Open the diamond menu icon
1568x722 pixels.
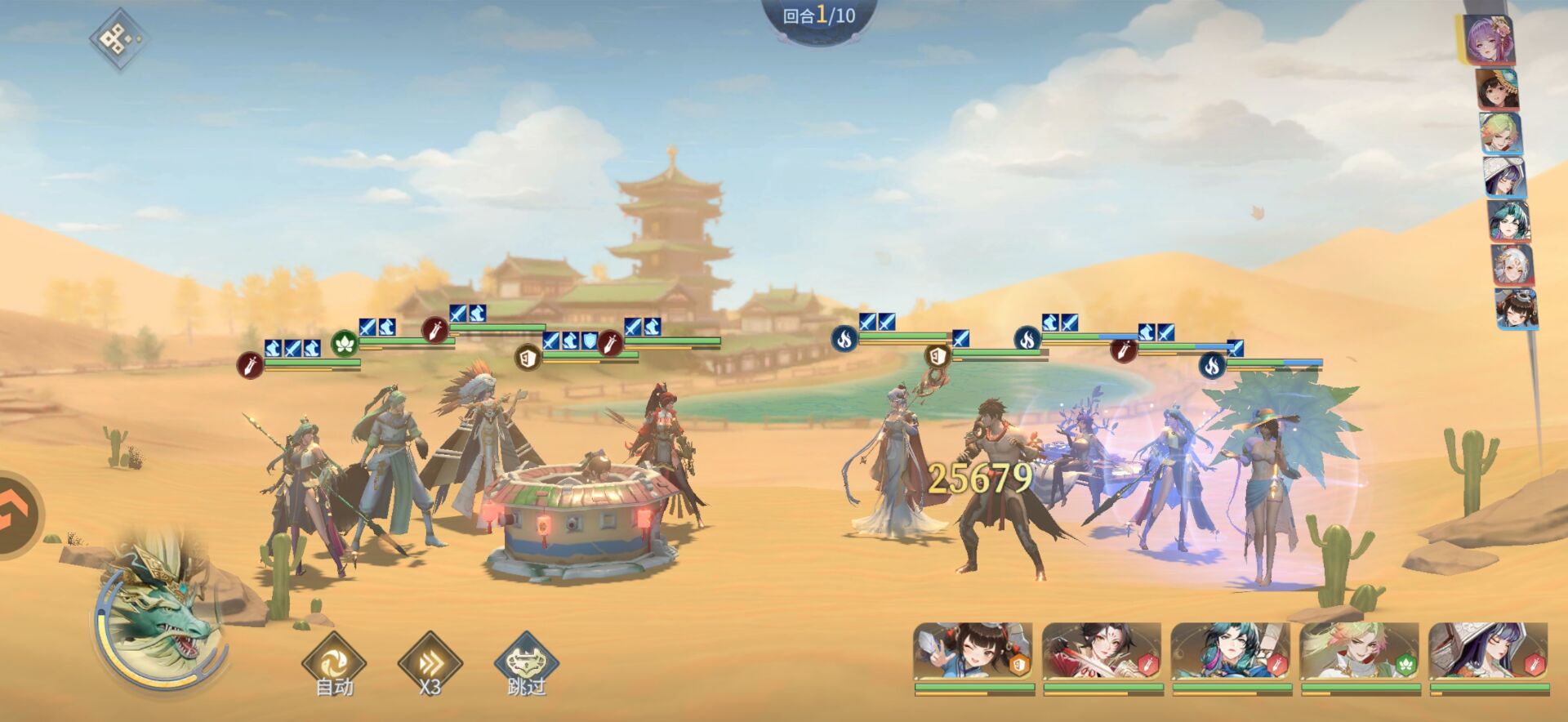point(118,38)
